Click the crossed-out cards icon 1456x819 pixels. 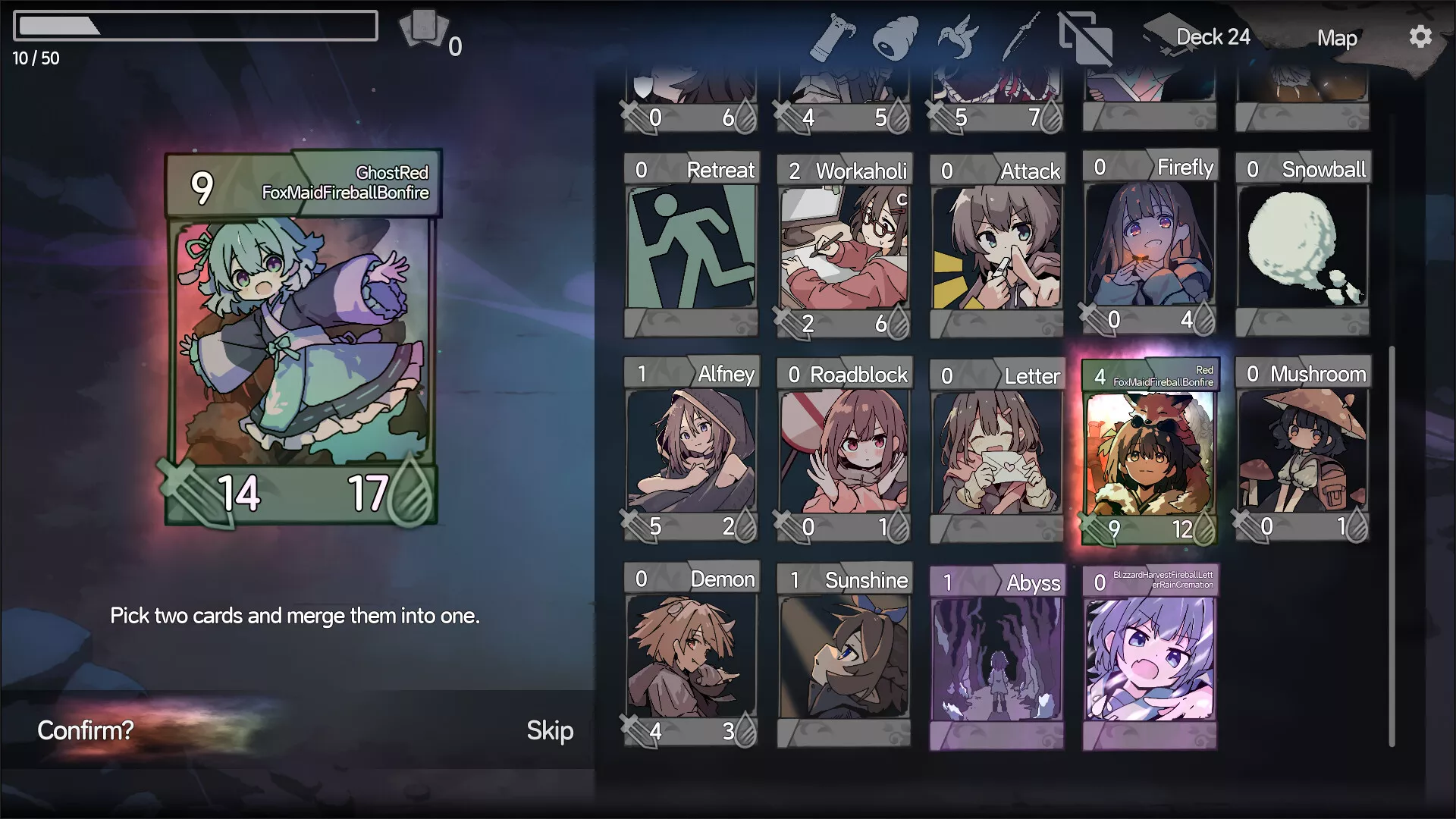click(1086, 38)
